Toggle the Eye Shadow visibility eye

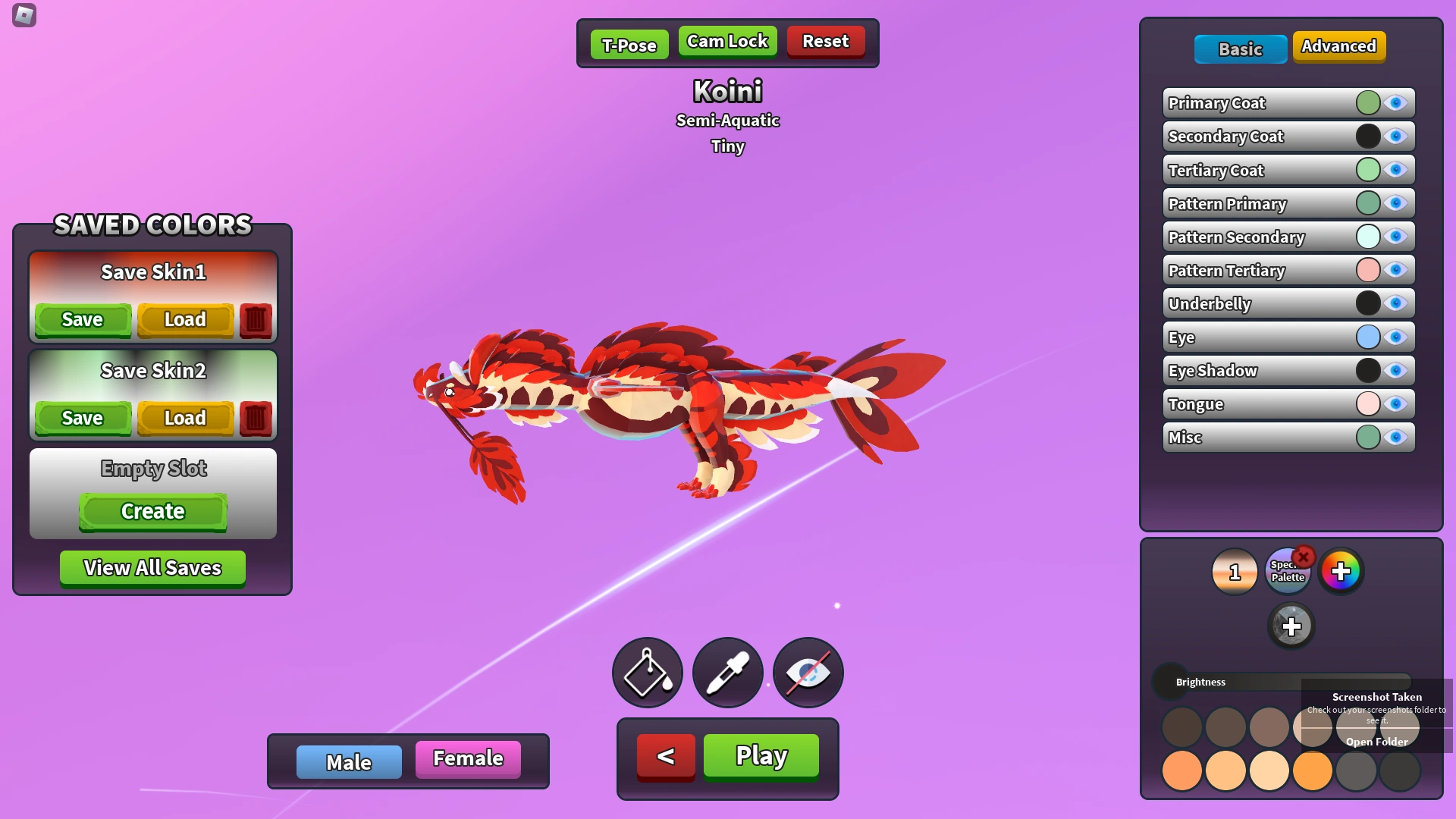[x=1396, y=370]
